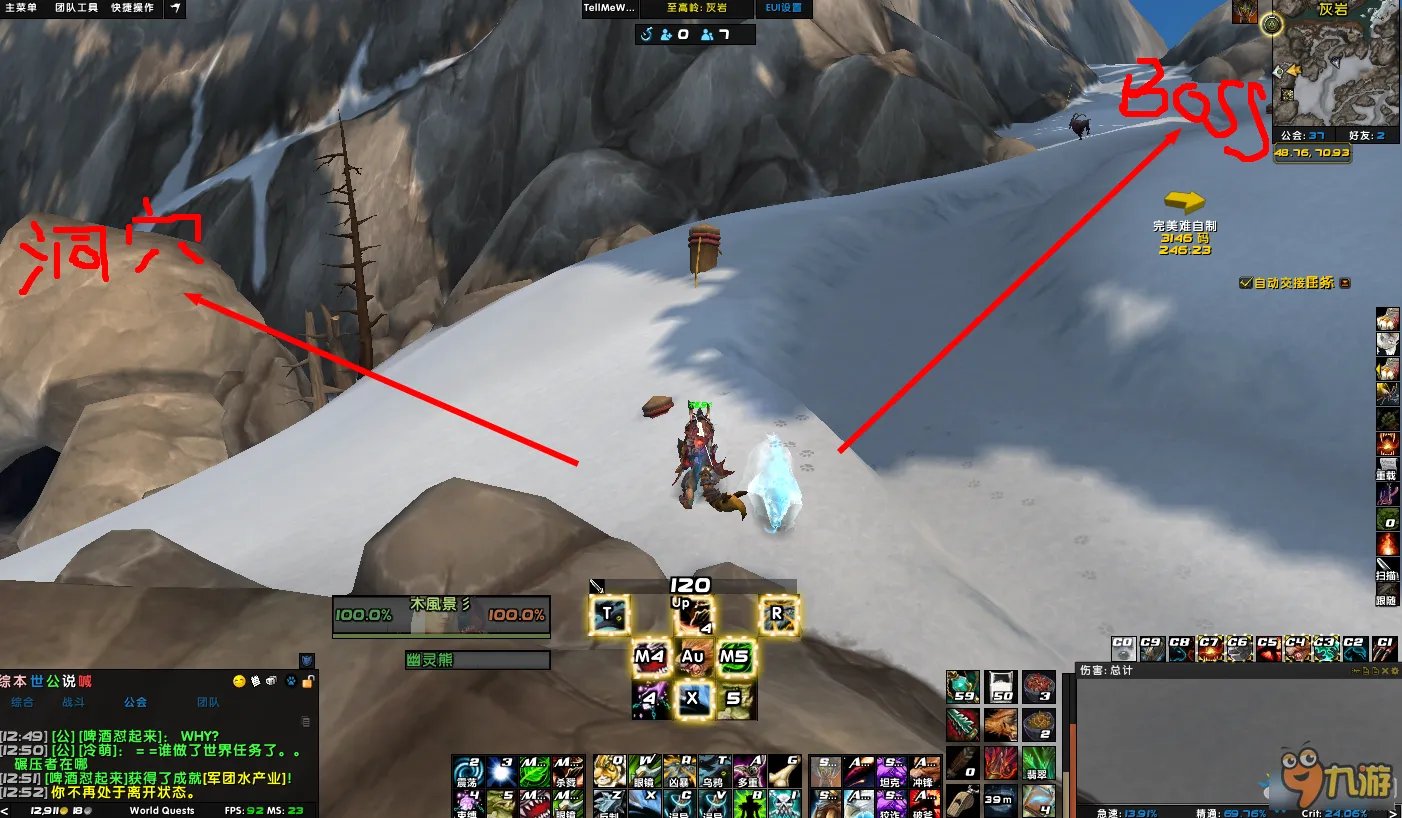1402x818 pixels.
Task: Switch to the 战斗 combat log tab
Action: click(75, 702)
